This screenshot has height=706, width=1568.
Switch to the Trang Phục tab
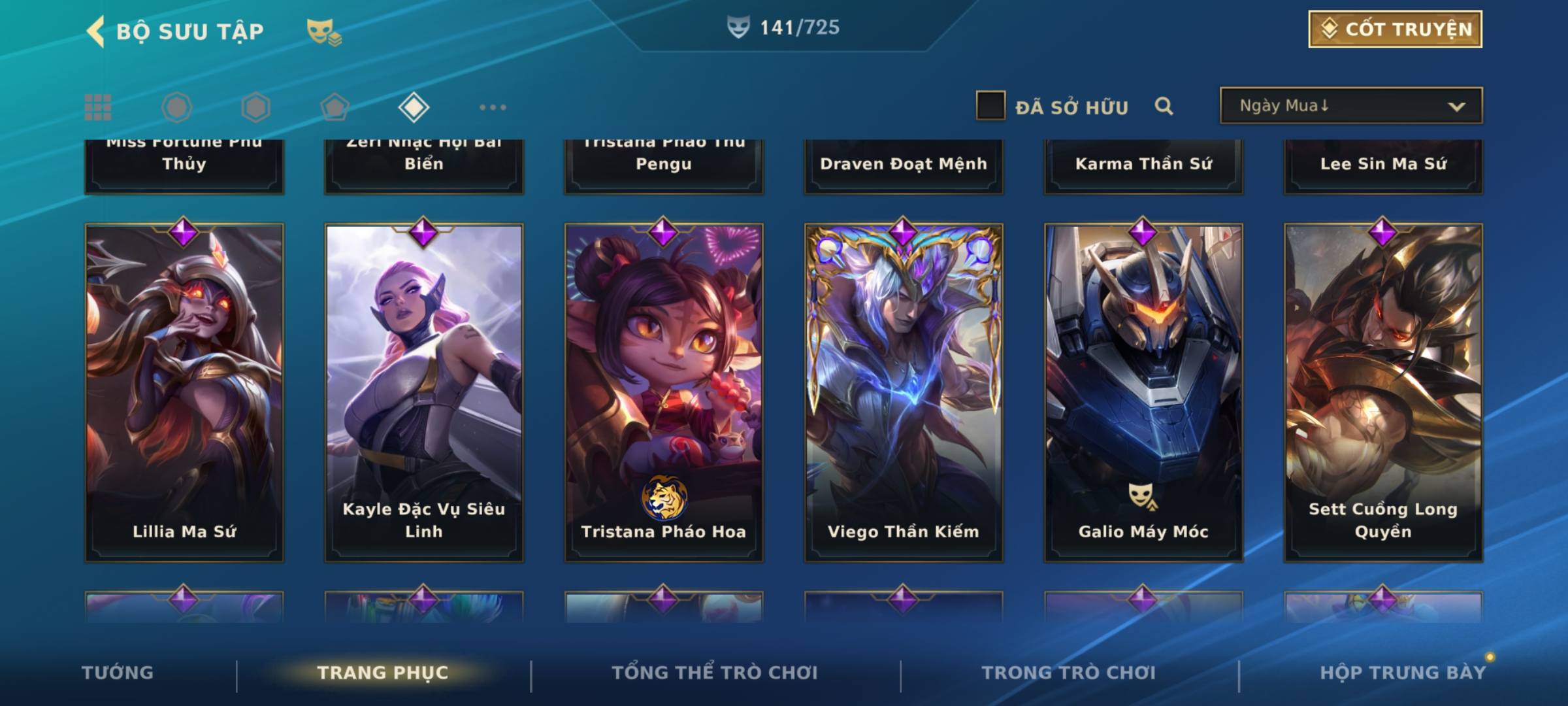383,673
